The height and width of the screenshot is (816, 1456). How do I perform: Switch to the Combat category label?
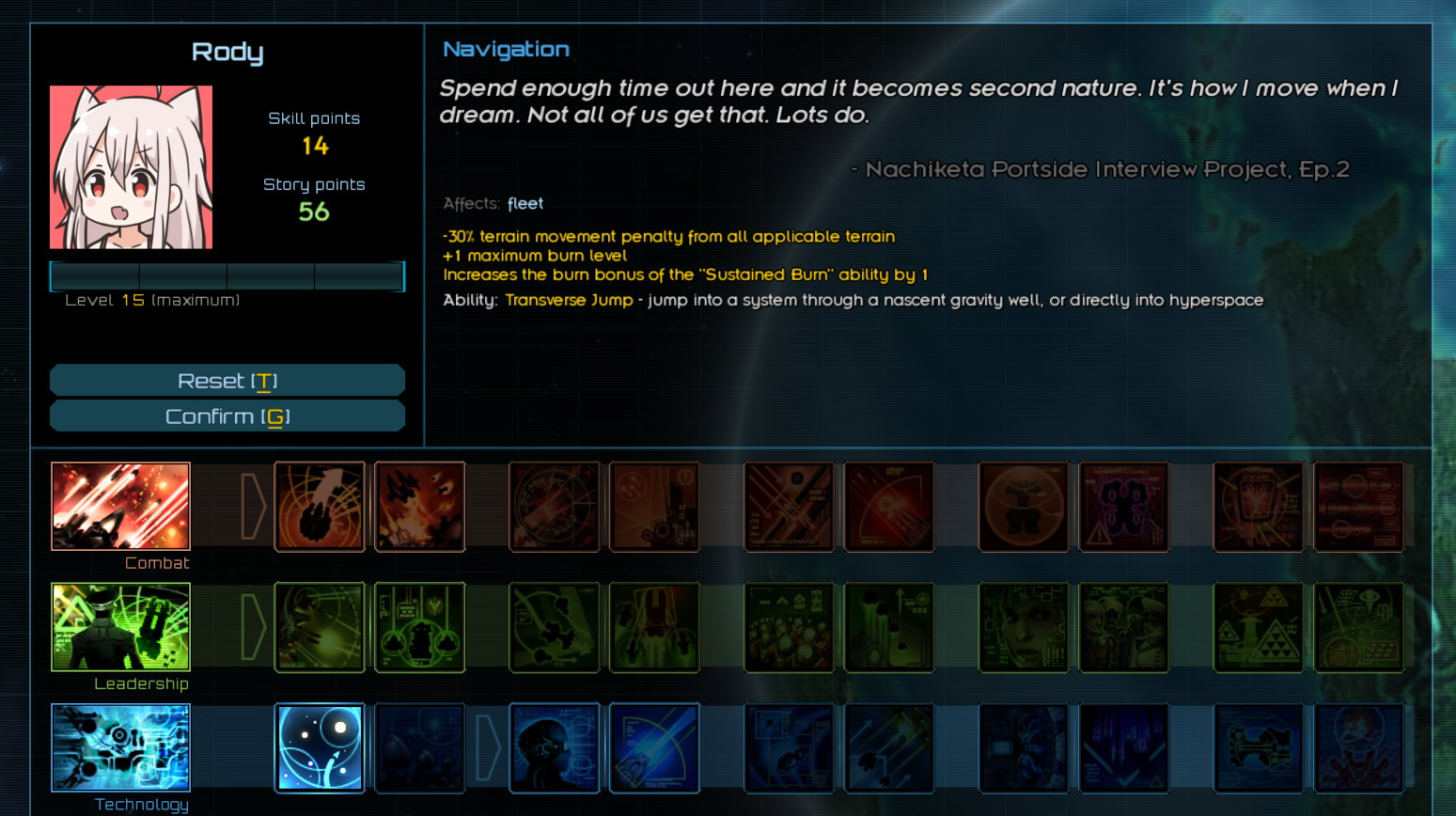point(156,562)
